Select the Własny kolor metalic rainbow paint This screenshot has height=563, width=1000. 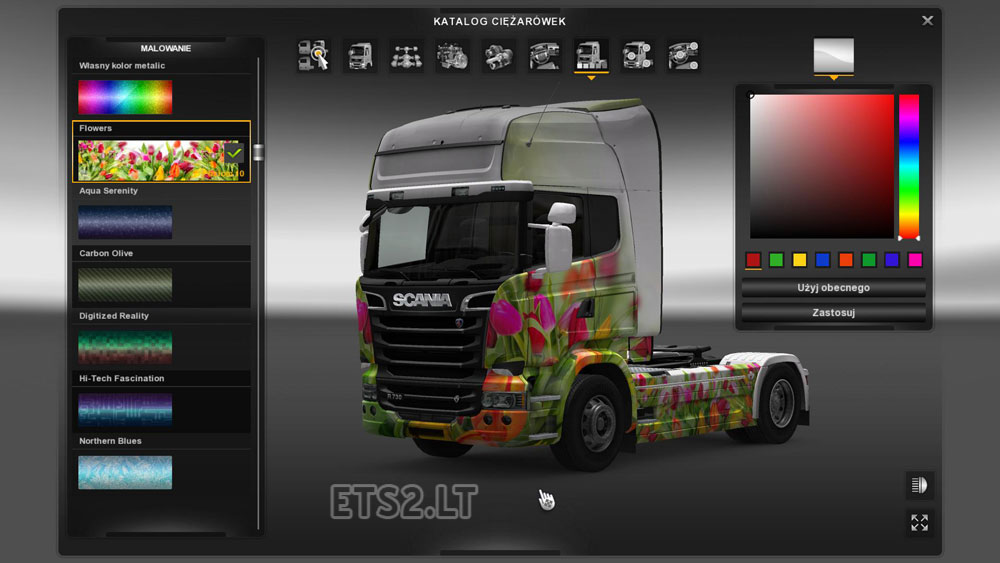[x=125, y=97]
